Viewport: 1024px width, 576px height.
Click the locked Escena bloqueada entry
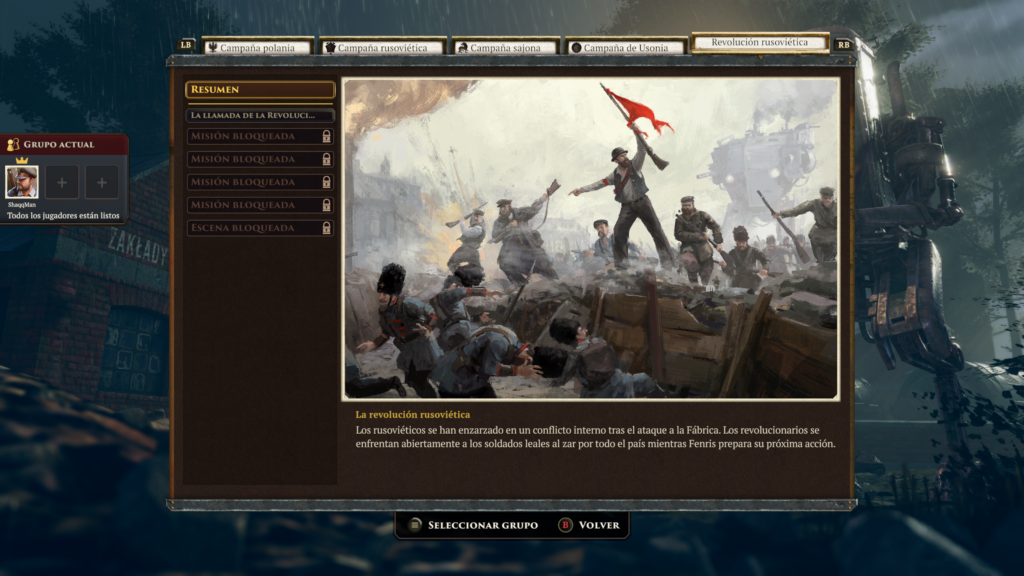click(260, 228)
